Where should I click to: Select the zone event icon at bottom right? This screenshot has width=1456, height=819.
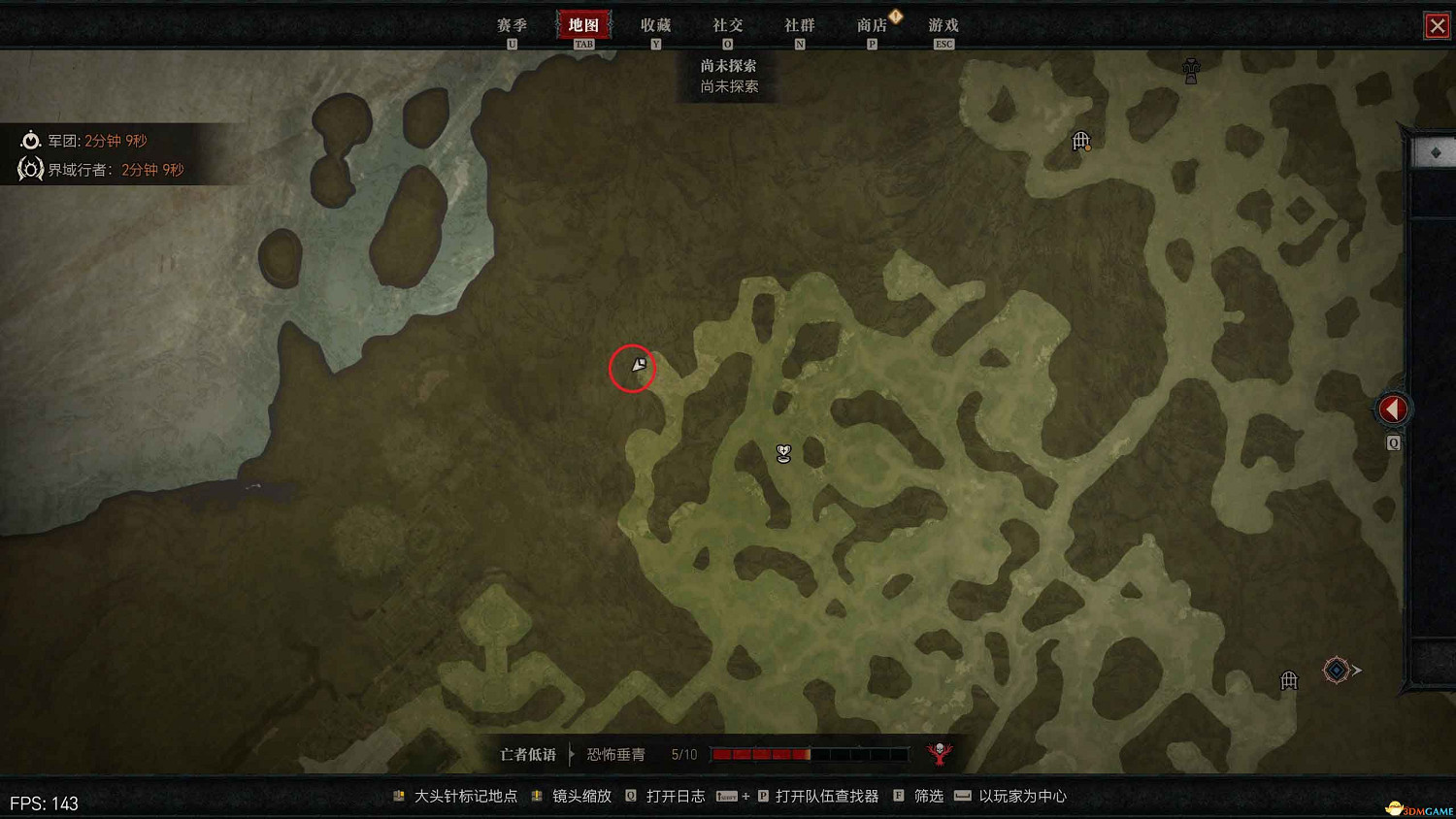tap(1337, 670)
